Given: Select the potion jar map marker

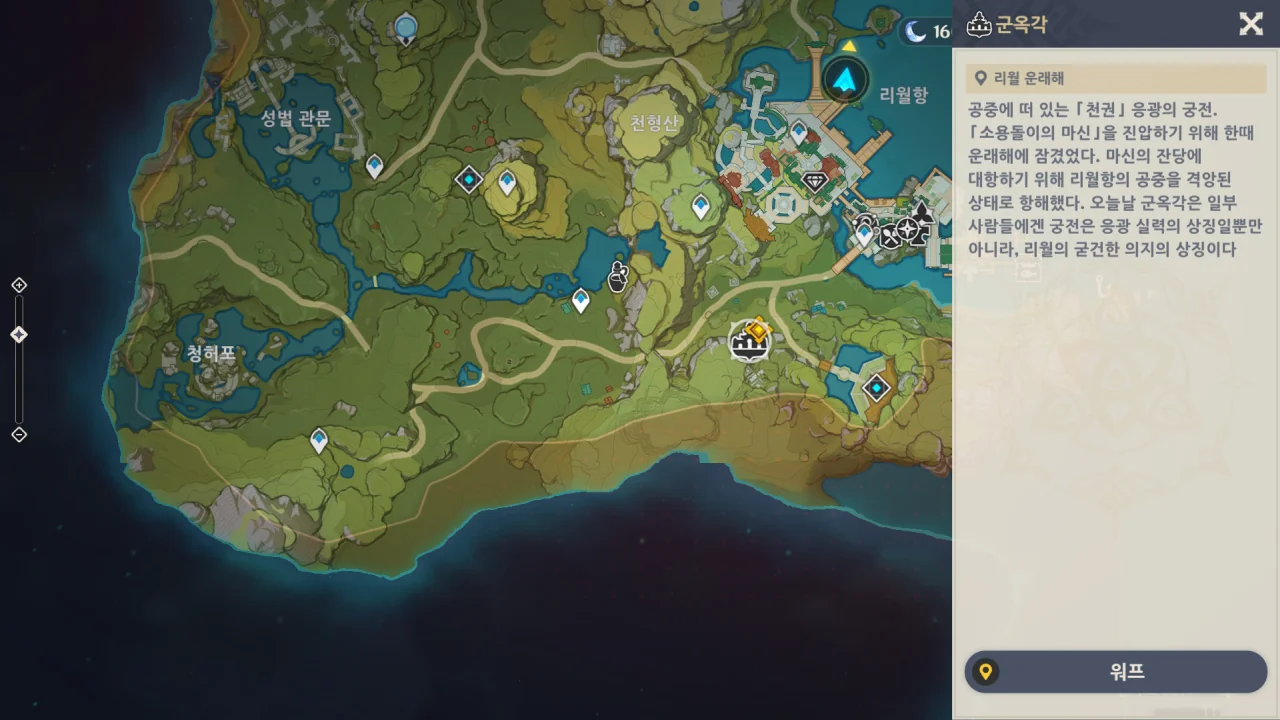Looking at the screenshot, I should (618, 275).
